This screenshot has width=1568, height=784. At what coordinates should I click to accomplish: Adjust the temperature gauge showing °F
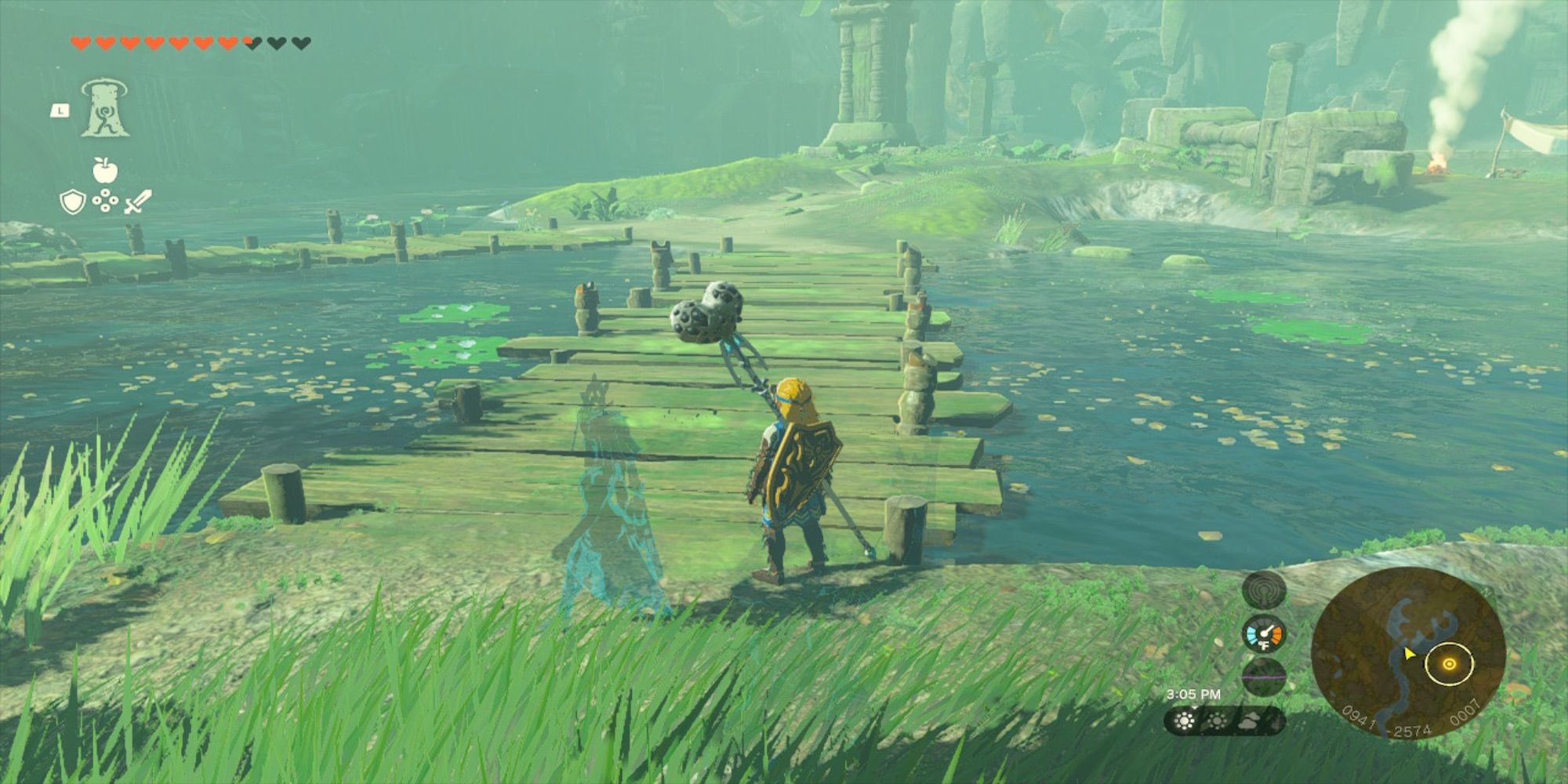point(1265,633)
